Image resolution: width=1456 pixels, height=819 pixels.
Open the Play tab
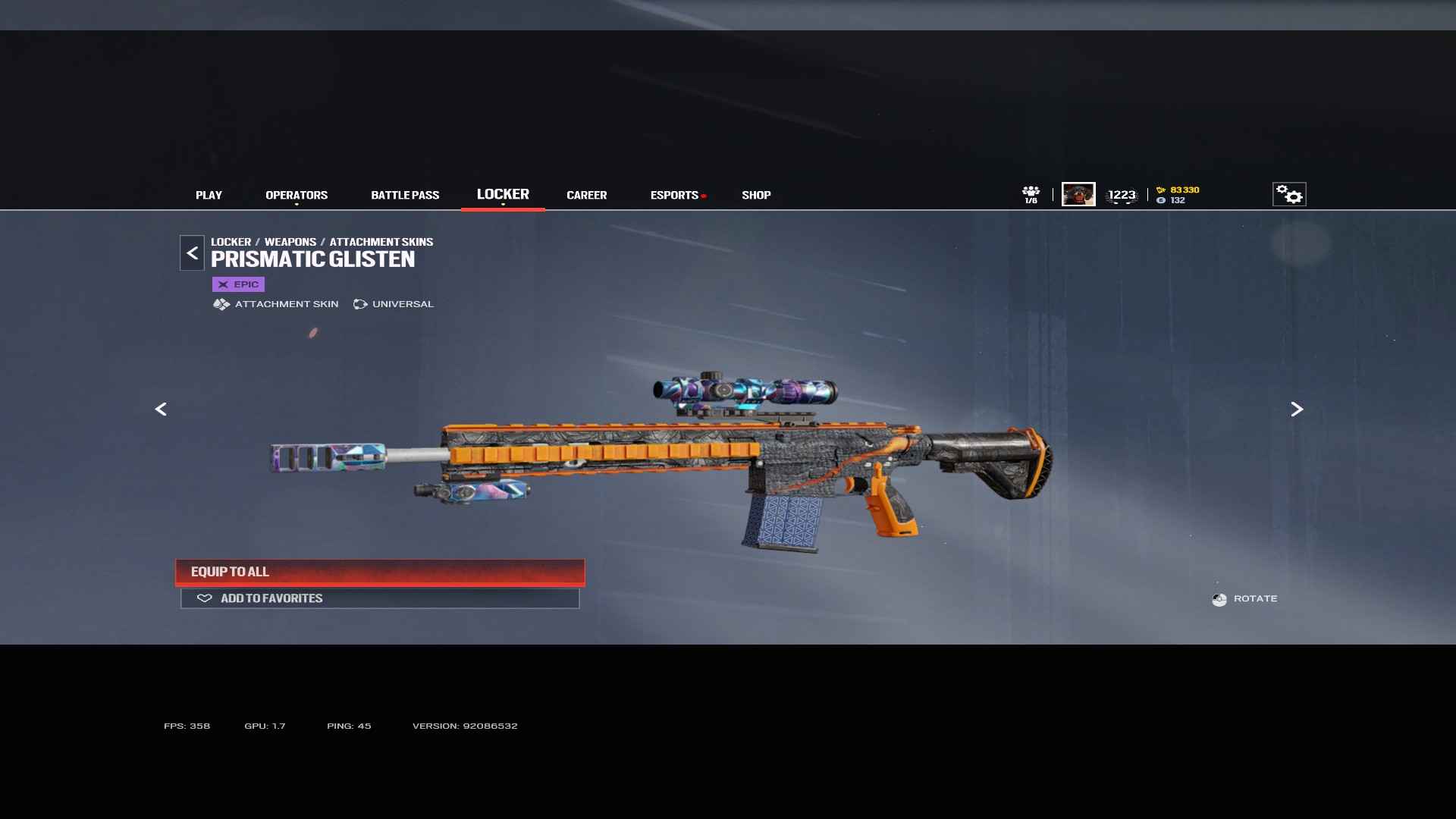(x=209, y=195)
